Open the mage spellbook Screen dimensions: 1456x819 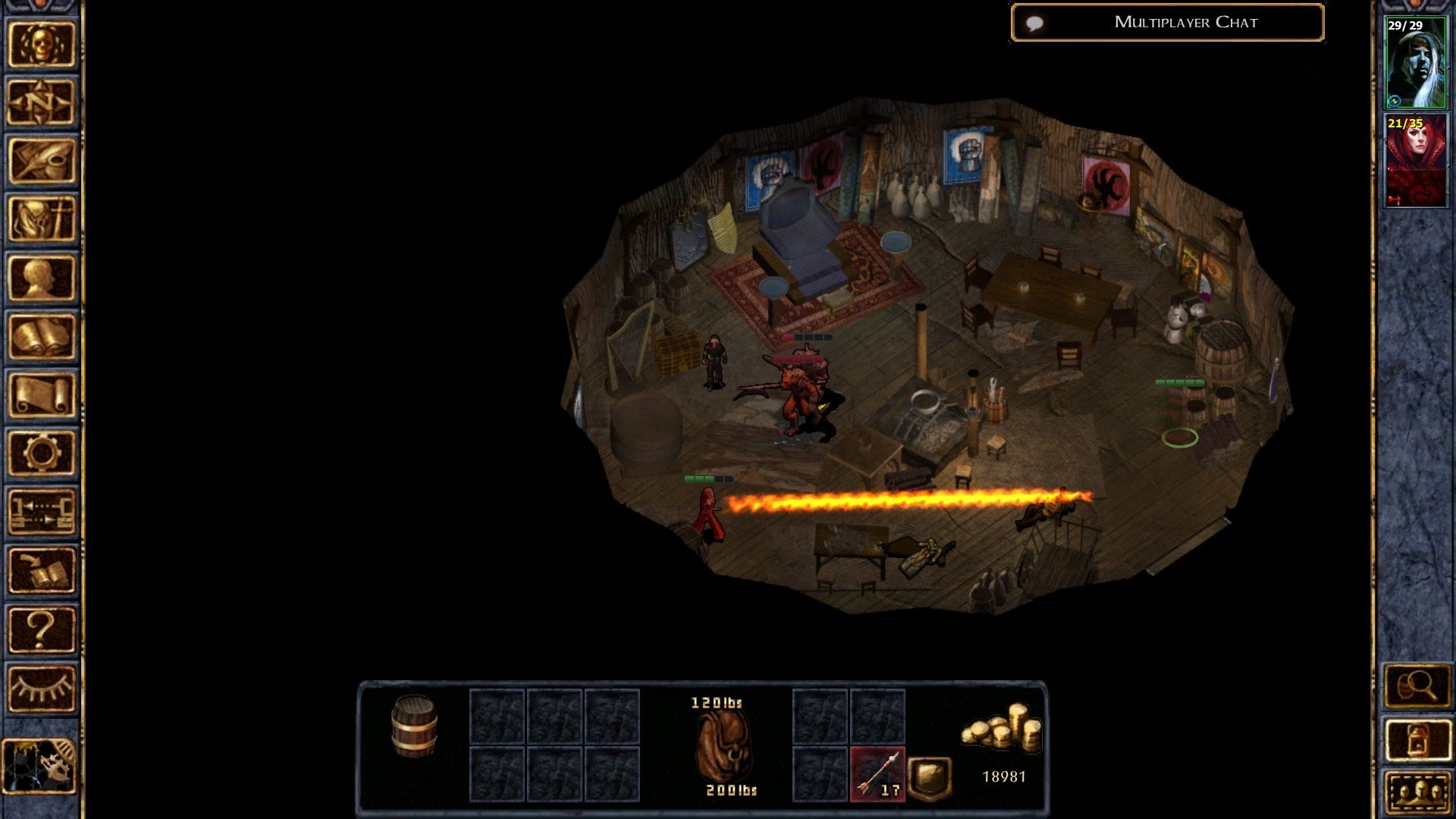point(42,336)
